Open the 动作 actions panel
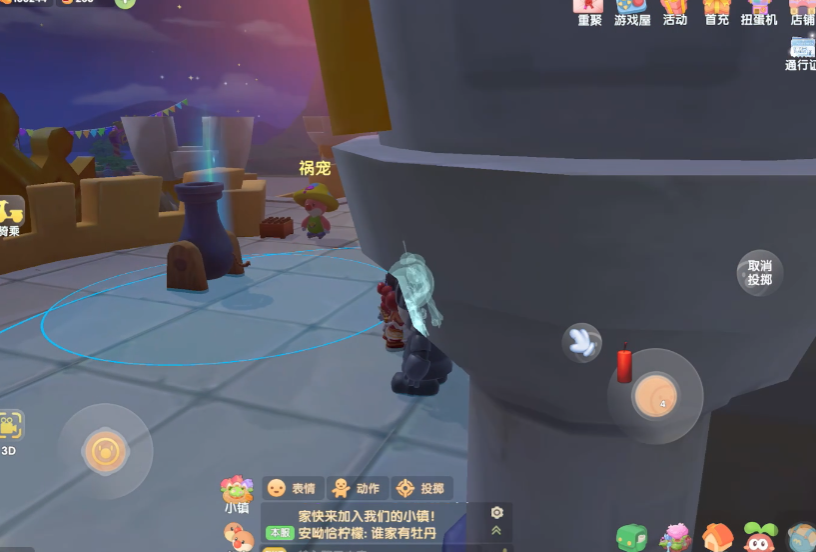This screenshot has width=816, height=552. pos(356,488)
